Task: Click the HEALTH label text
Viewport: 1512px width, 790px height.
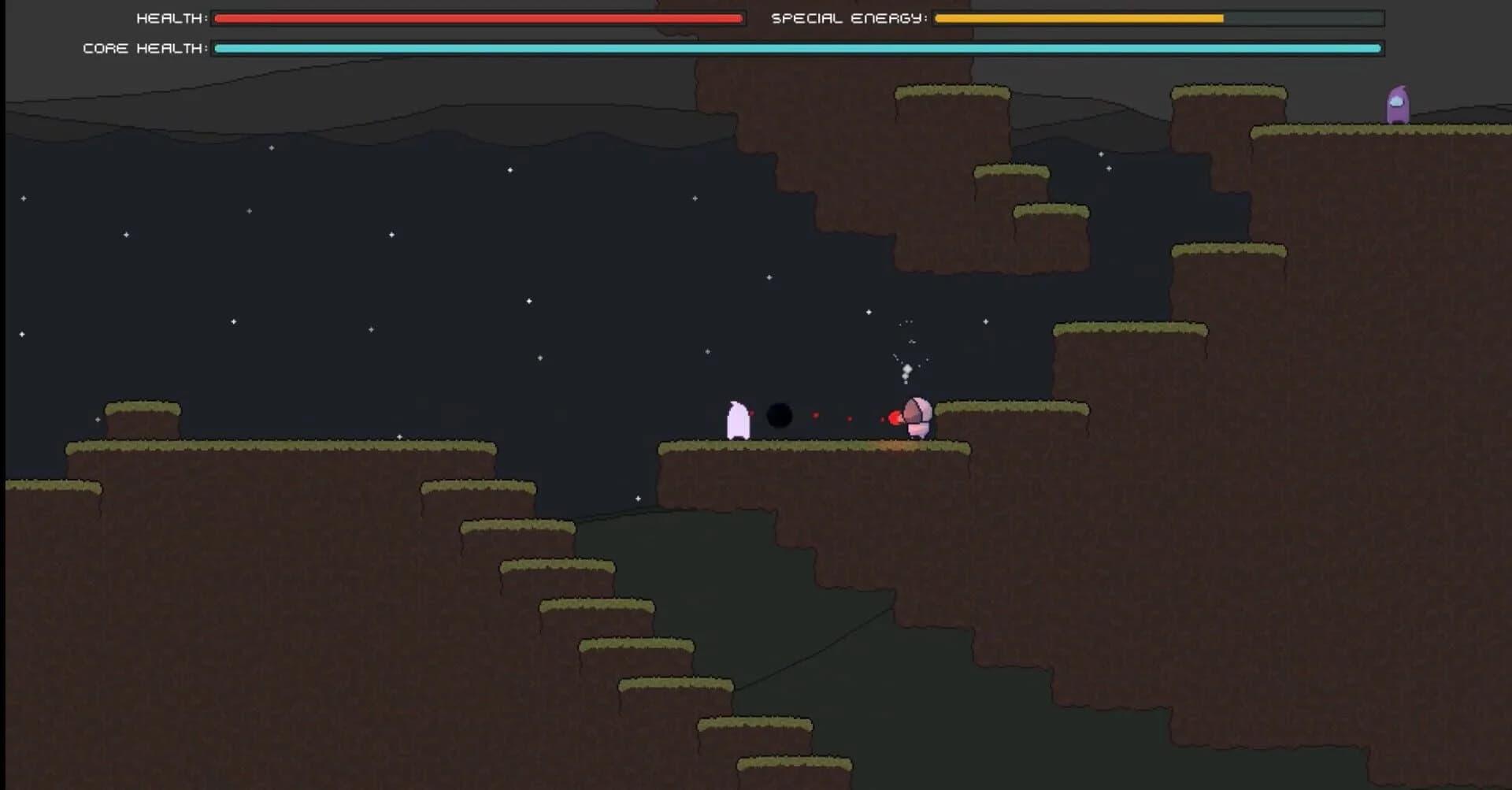Action: pyautogui.click(x=169, y=17)
